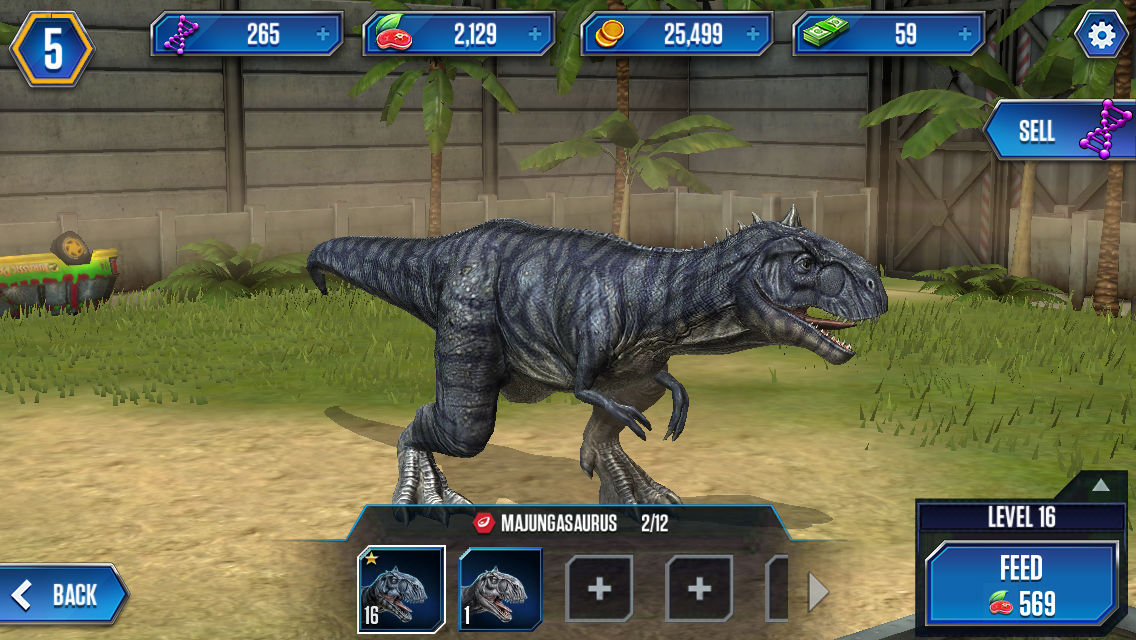The image size is (1136, 640).
Task: Expand the Level 16 panel arrow
Action: tap(1100, 485)
